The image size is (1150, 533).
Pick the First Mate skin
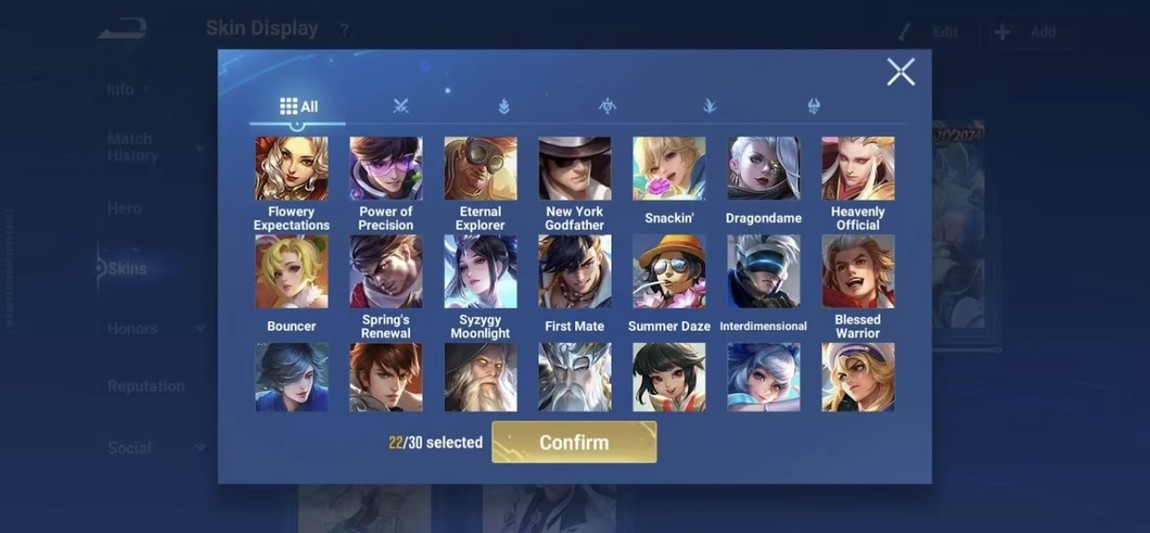point(574,271)
